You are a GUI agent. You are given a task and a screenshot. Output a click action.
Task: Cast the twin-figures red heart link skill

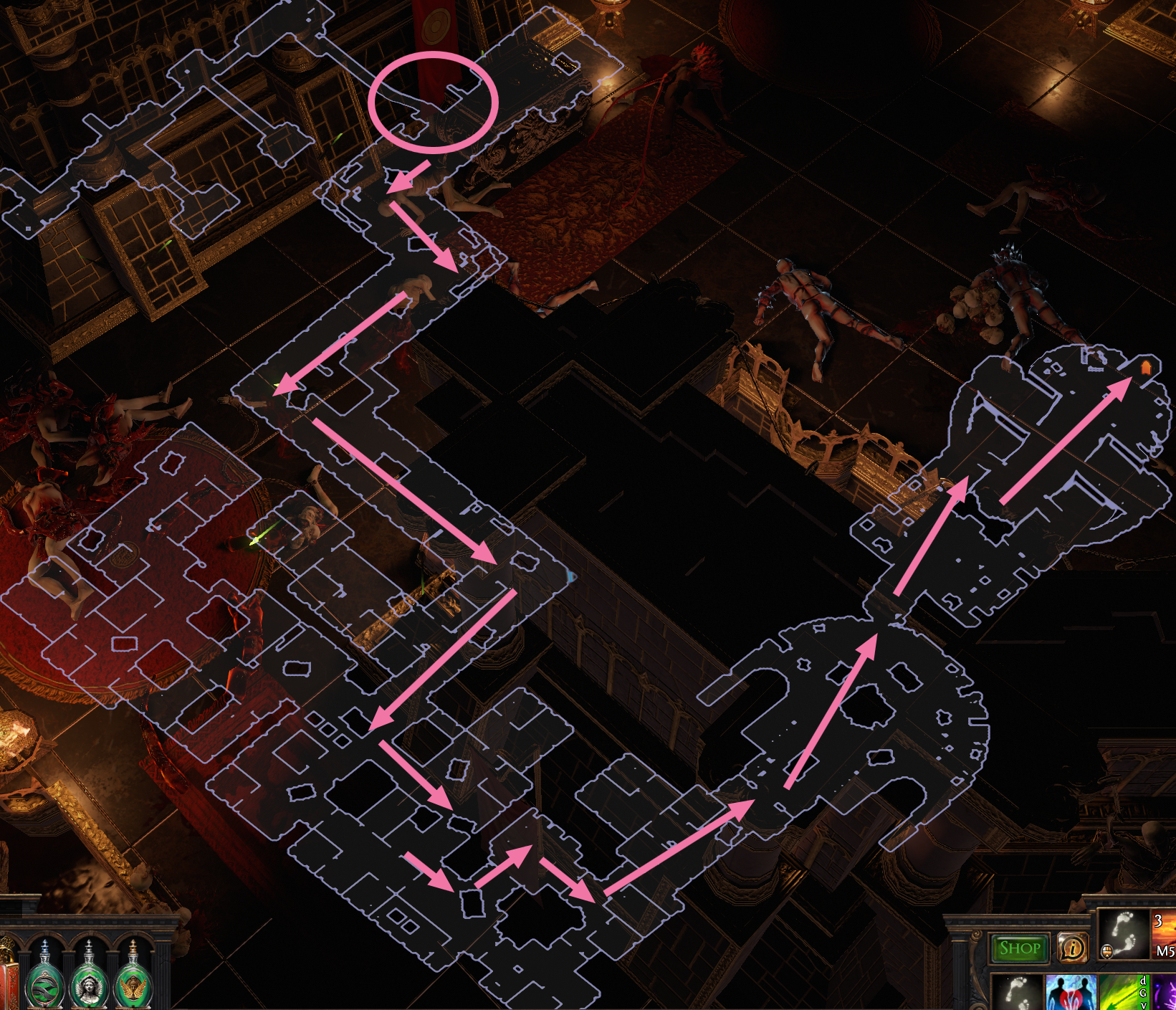point(1071,993)
